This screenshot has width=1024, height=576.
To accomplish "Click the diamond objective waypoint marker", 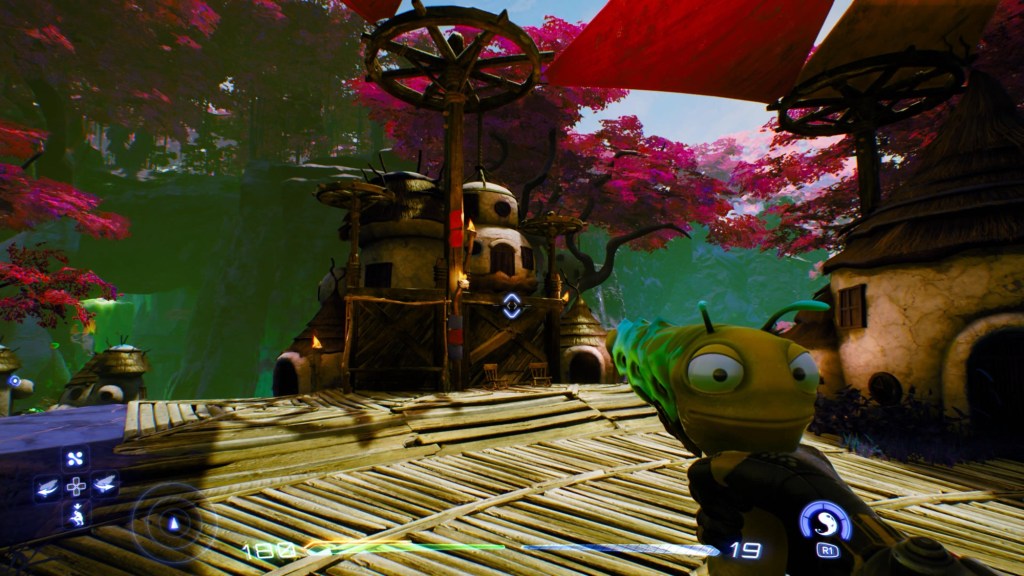I will (511, 306).
